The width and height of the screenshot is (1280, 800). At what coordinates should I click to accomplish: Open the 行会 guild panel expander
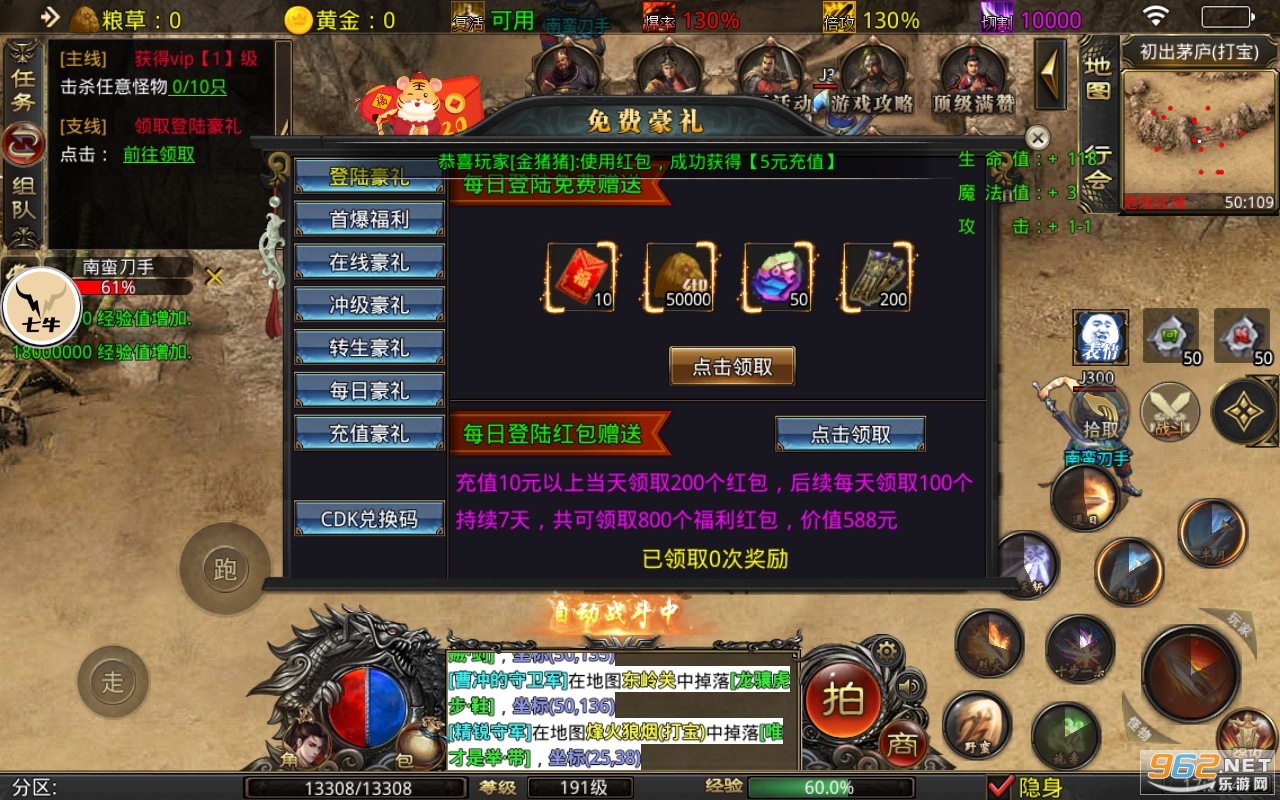pyautogui.click(x=1096, y=166)
